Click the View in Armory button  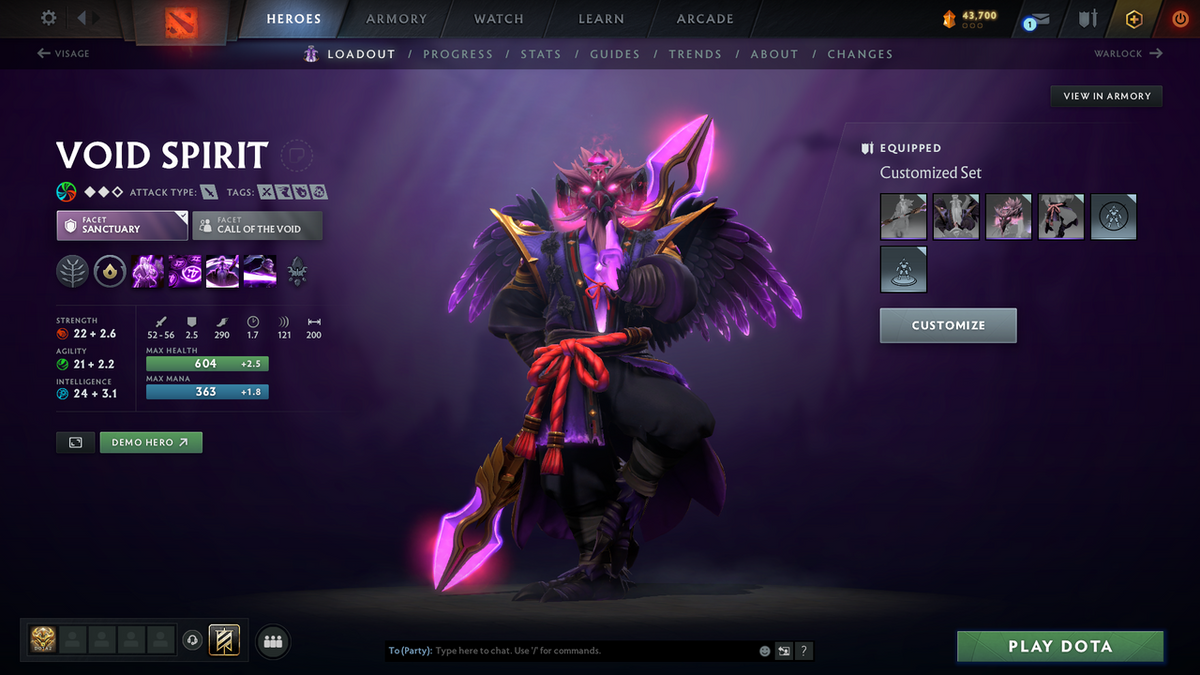1107,96
